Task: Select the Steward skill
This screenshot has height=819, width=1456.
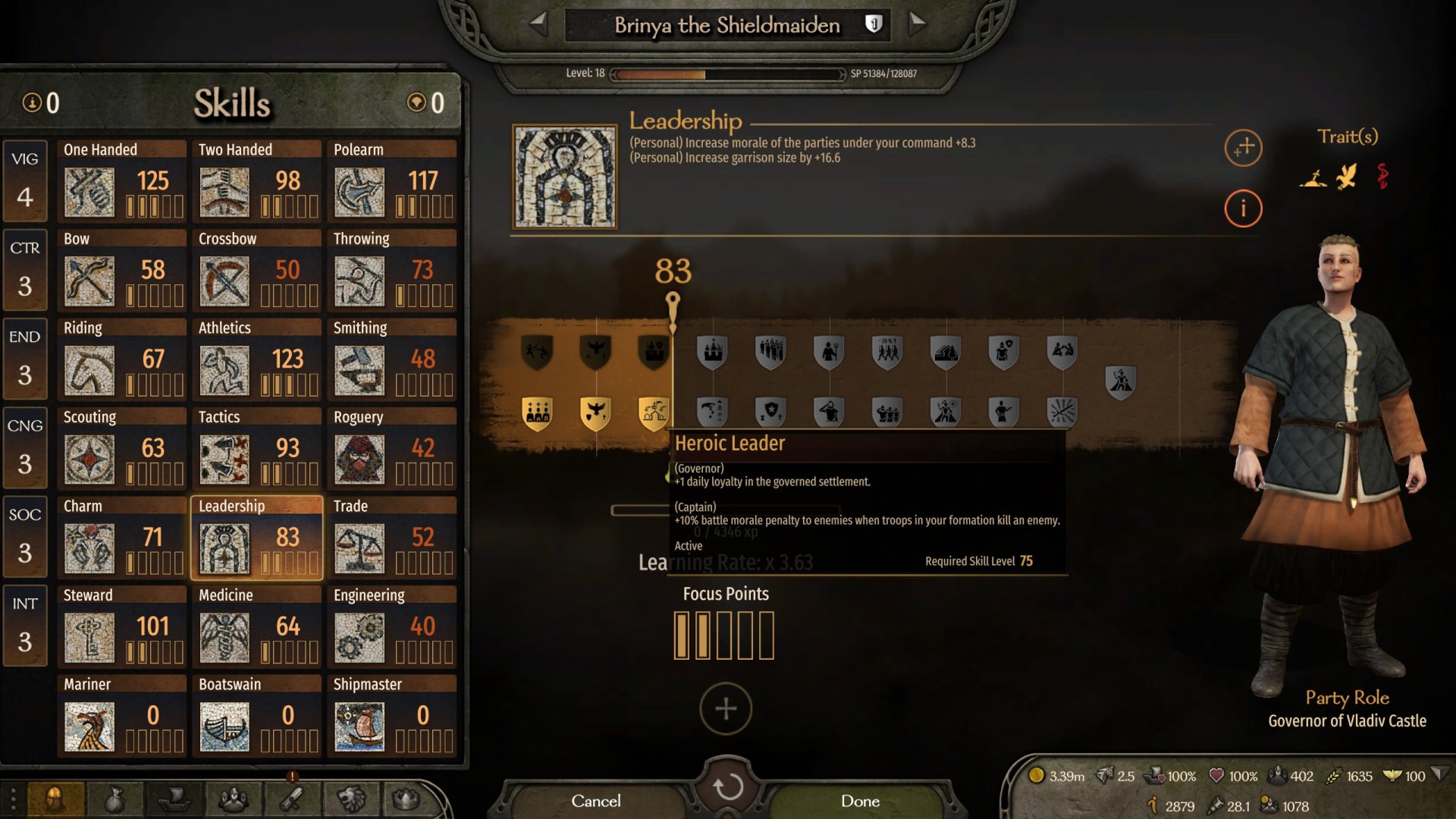Action: 121,626
